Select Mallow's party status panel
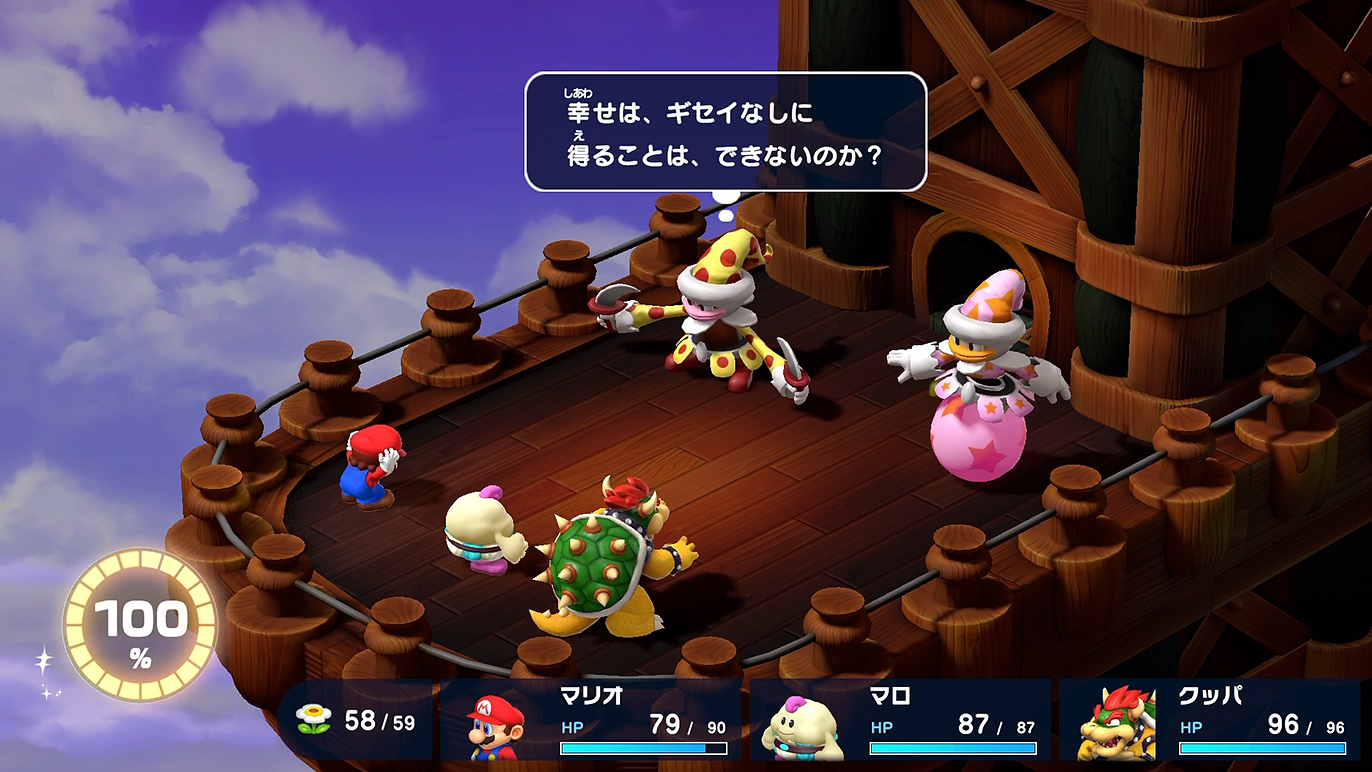1372x772 pixels. pos(902,720)
